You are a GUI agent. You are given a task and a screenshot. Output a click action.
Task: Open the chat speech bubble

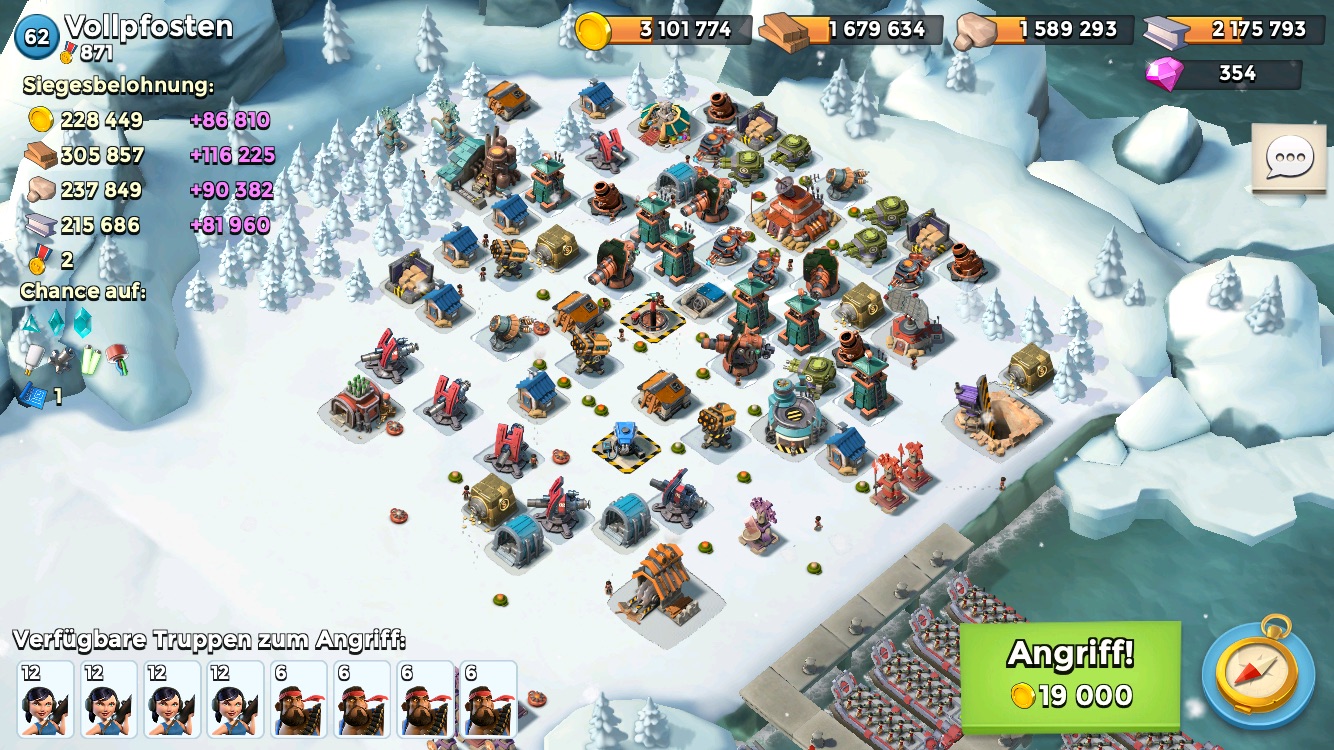(x=1289, y=158)
